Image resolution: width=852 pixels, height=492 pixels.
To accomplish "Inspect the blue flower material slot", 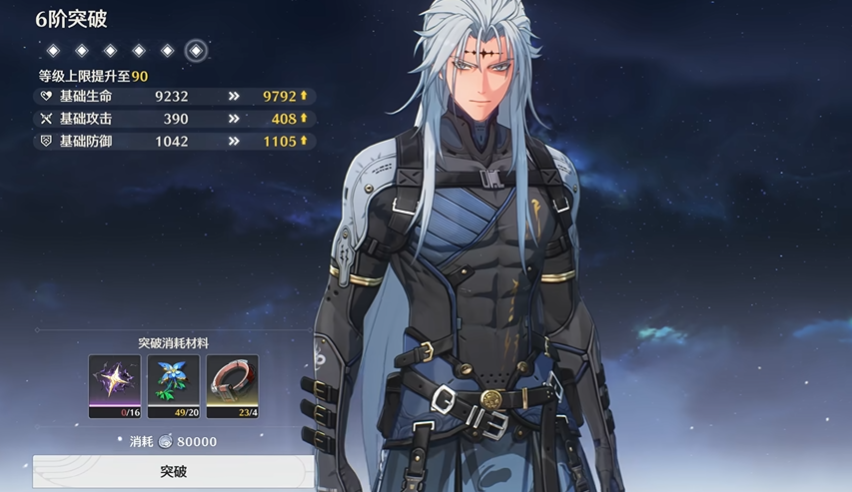I will pos(173,386).
